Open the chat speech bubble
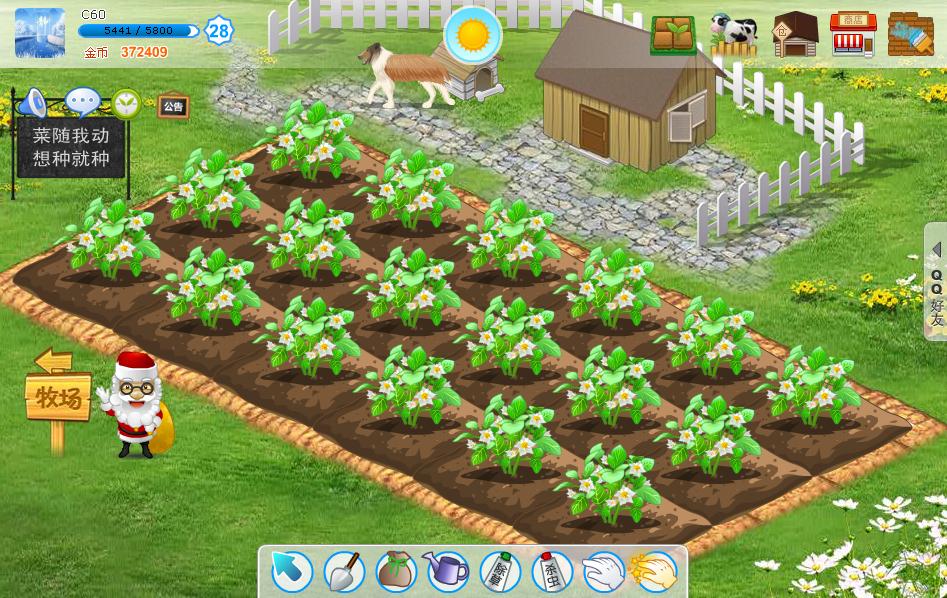947x598 pixels. tap(82, 102)
